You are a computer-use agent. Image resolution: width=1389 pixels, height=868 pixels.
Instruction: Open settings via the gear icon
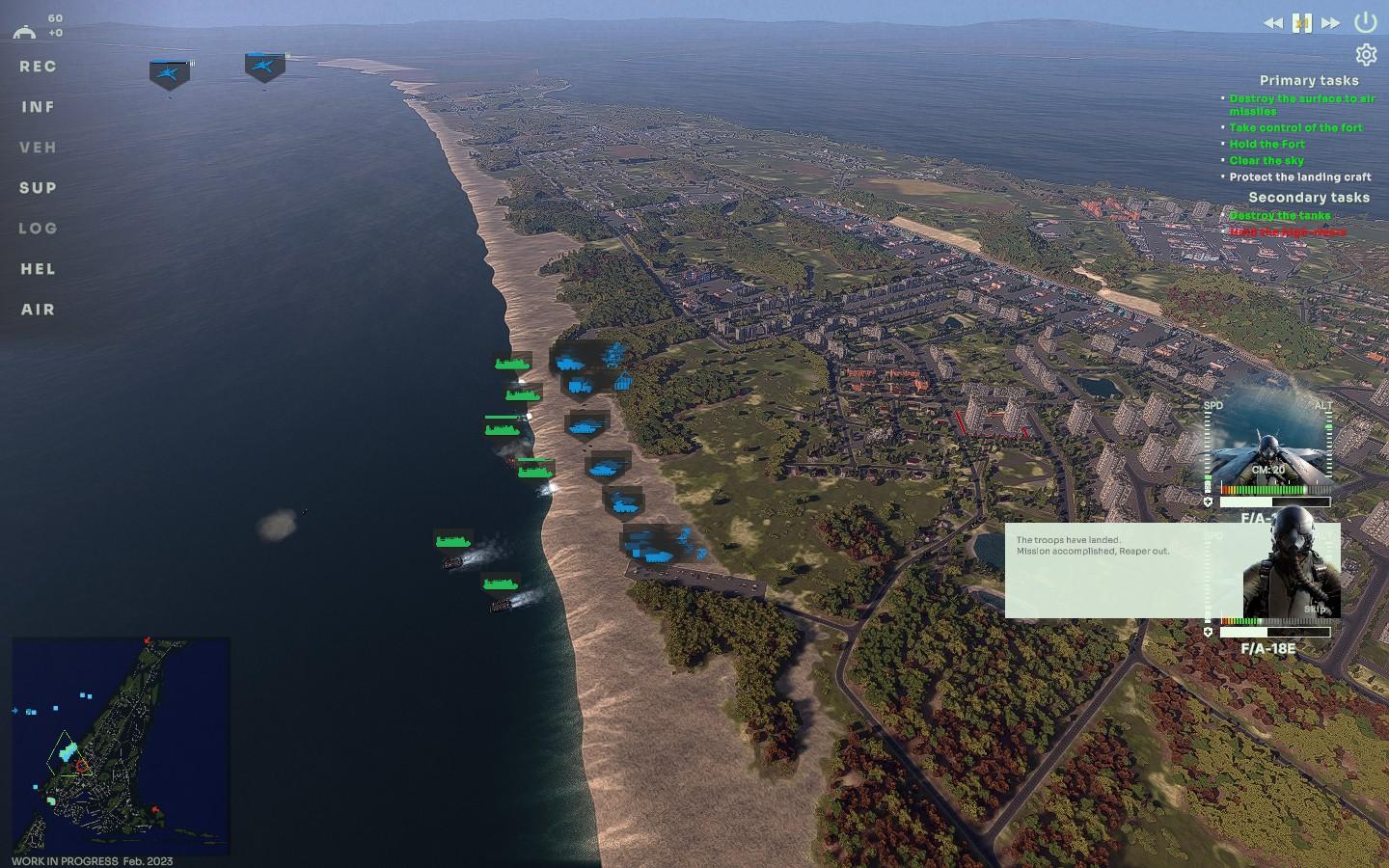pos(1366,55)
